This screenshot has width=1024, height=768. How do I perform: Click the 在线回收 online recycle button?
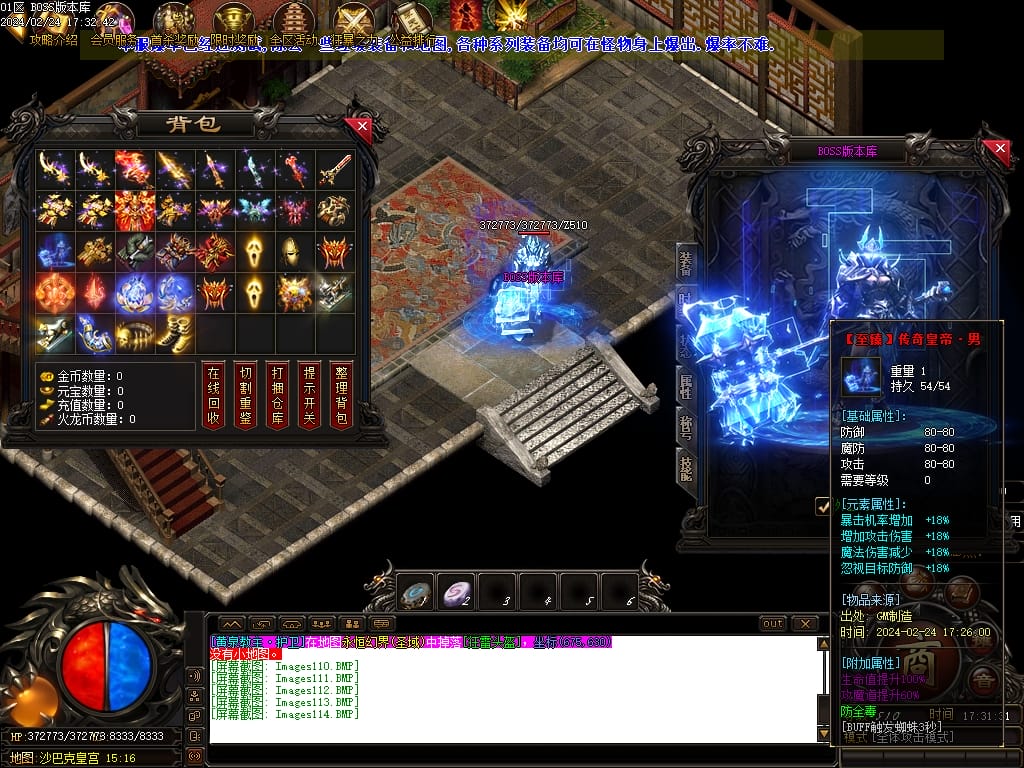[x=212, y=394]
